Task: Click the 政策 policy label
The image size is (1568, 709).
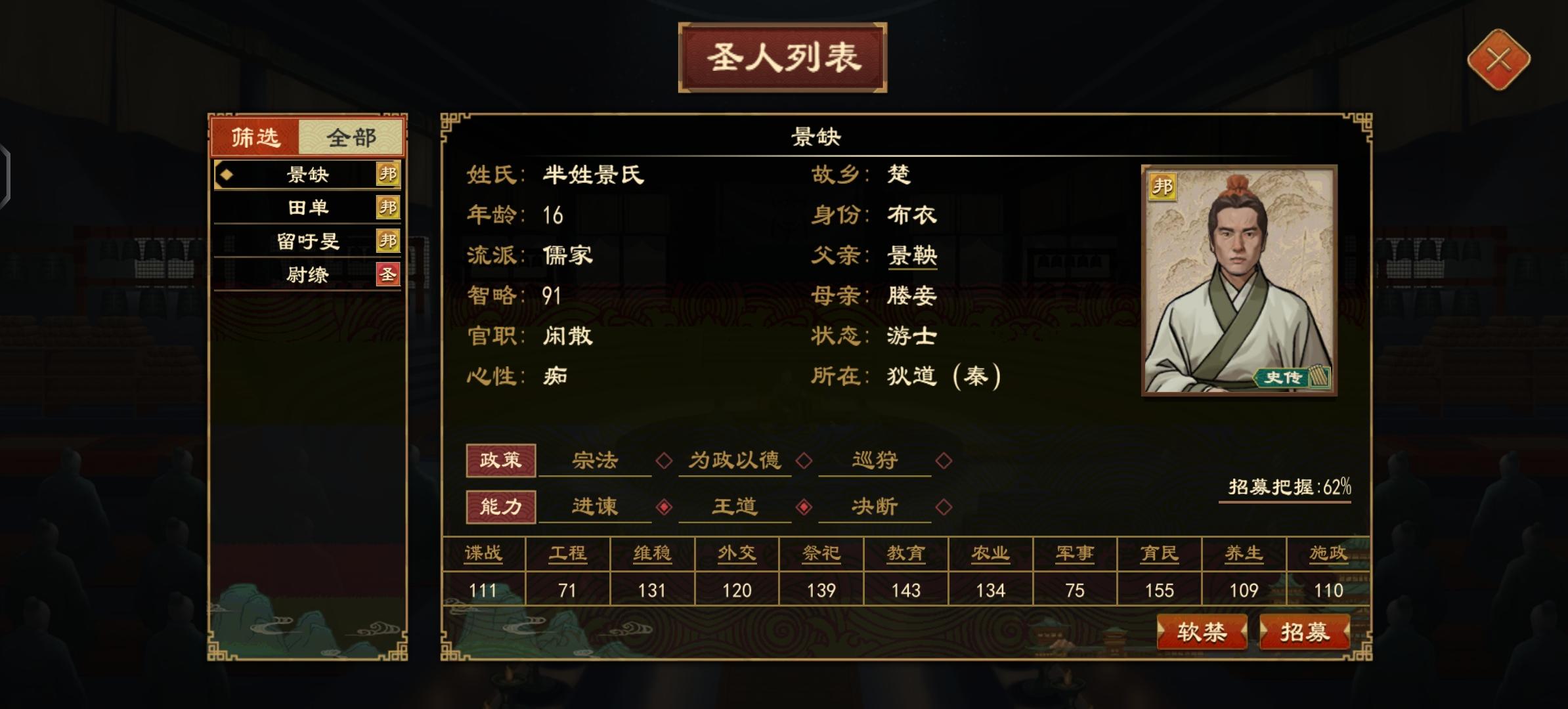Action: pyautogui.click(x=501, y=461)
